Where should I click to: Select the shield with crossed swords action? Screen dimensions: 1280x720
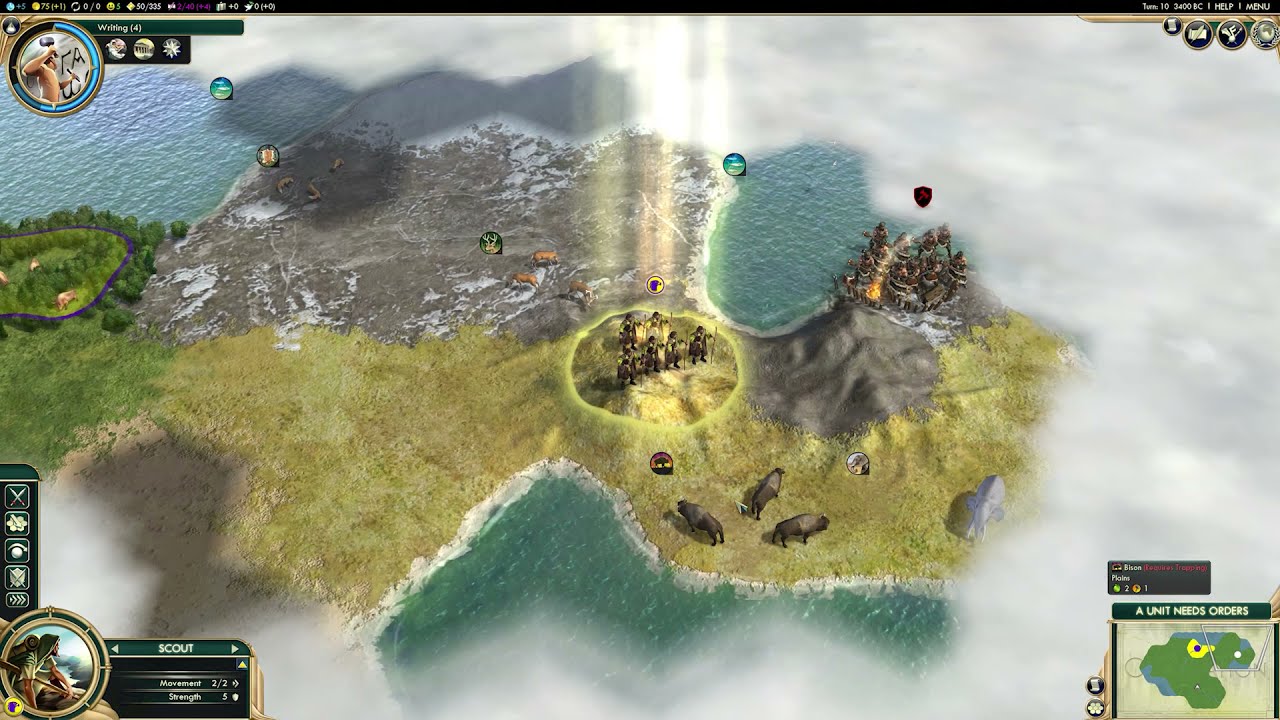pos(18,576)
